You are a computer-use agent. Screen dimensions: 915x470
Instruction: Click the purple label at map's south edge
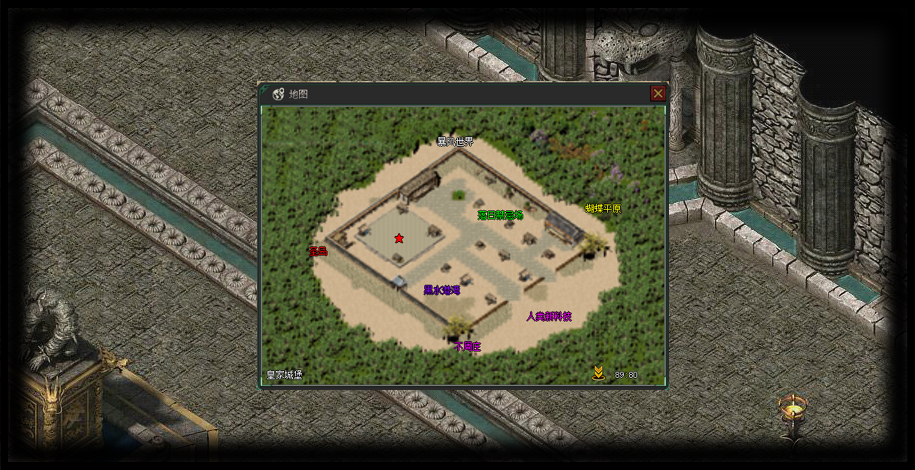tap(467, 347)
